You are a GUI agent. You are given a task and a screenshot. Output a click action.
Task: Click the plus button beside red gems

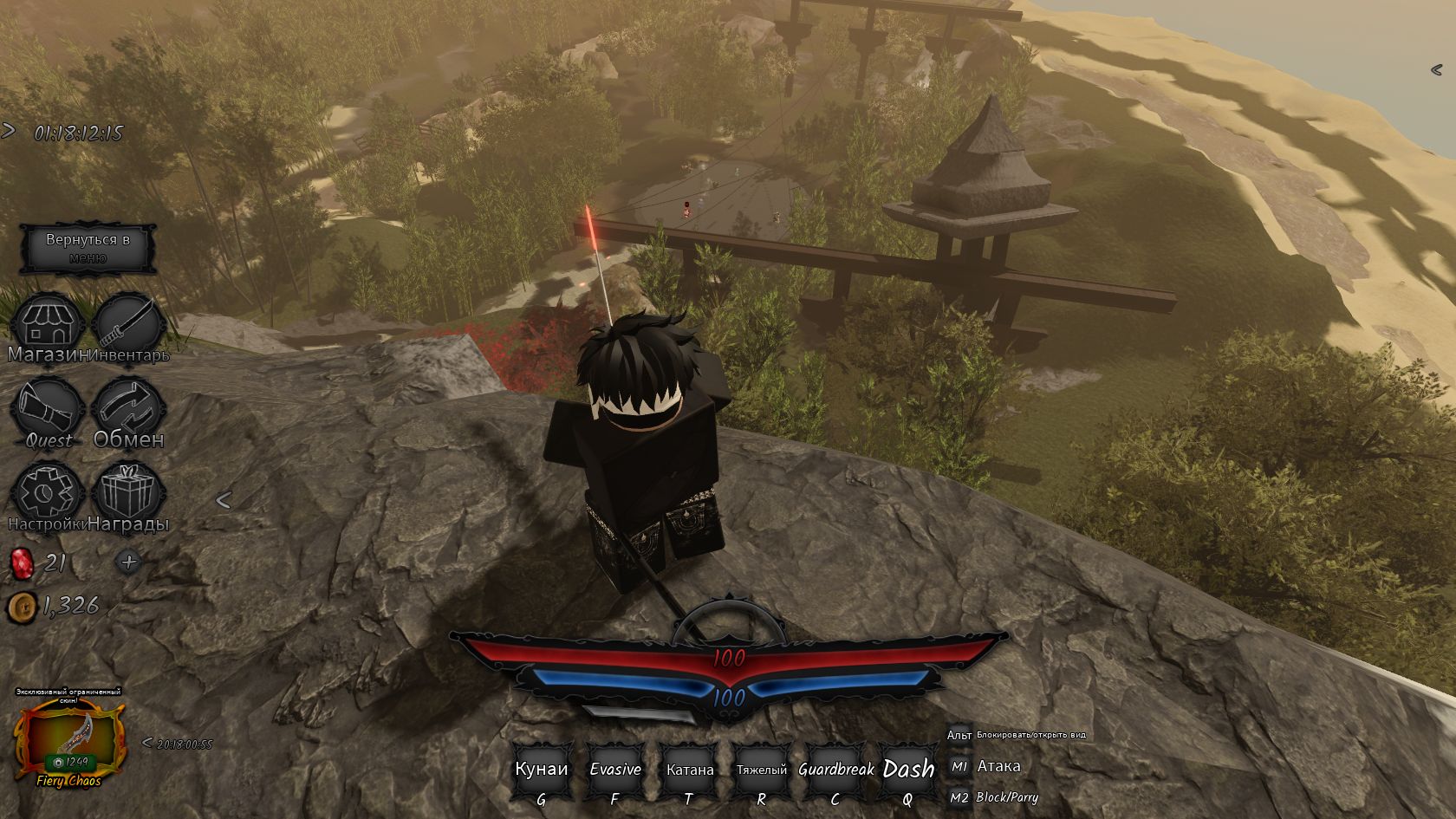[129, 562]
